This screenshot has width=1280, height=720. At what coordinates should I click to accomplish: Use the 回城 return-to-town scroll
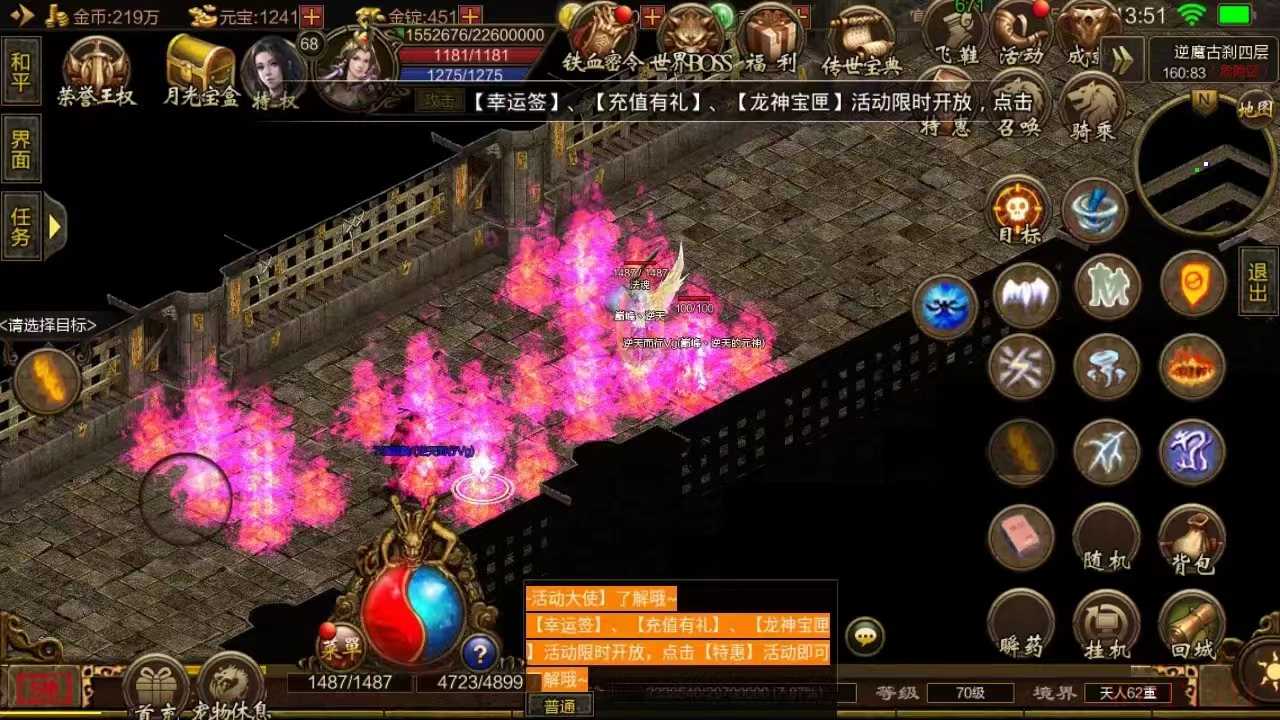tap(1192, 625)
